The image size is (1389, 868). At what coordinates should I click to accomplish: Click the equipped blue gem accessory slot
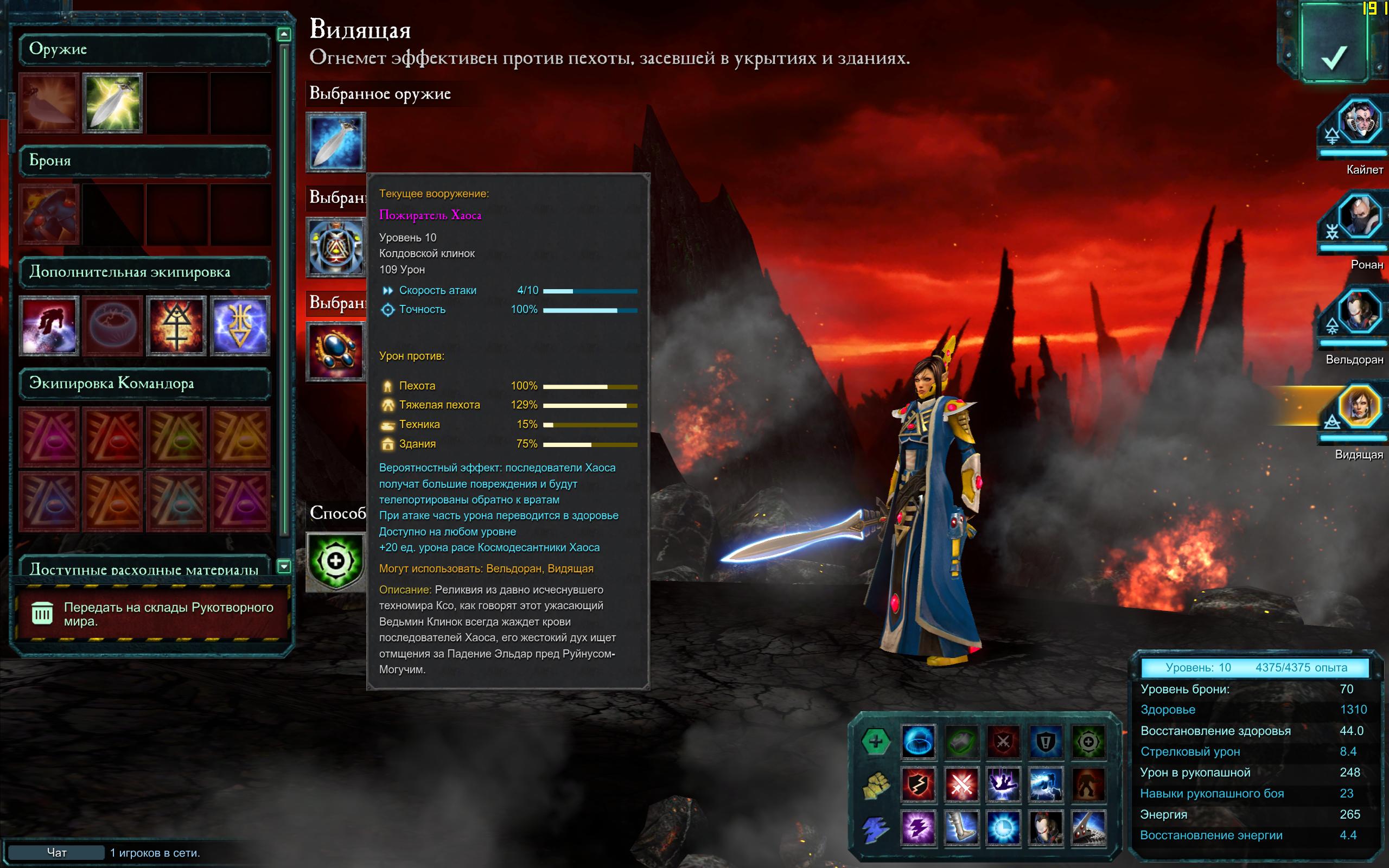click(x=336, y=352)
